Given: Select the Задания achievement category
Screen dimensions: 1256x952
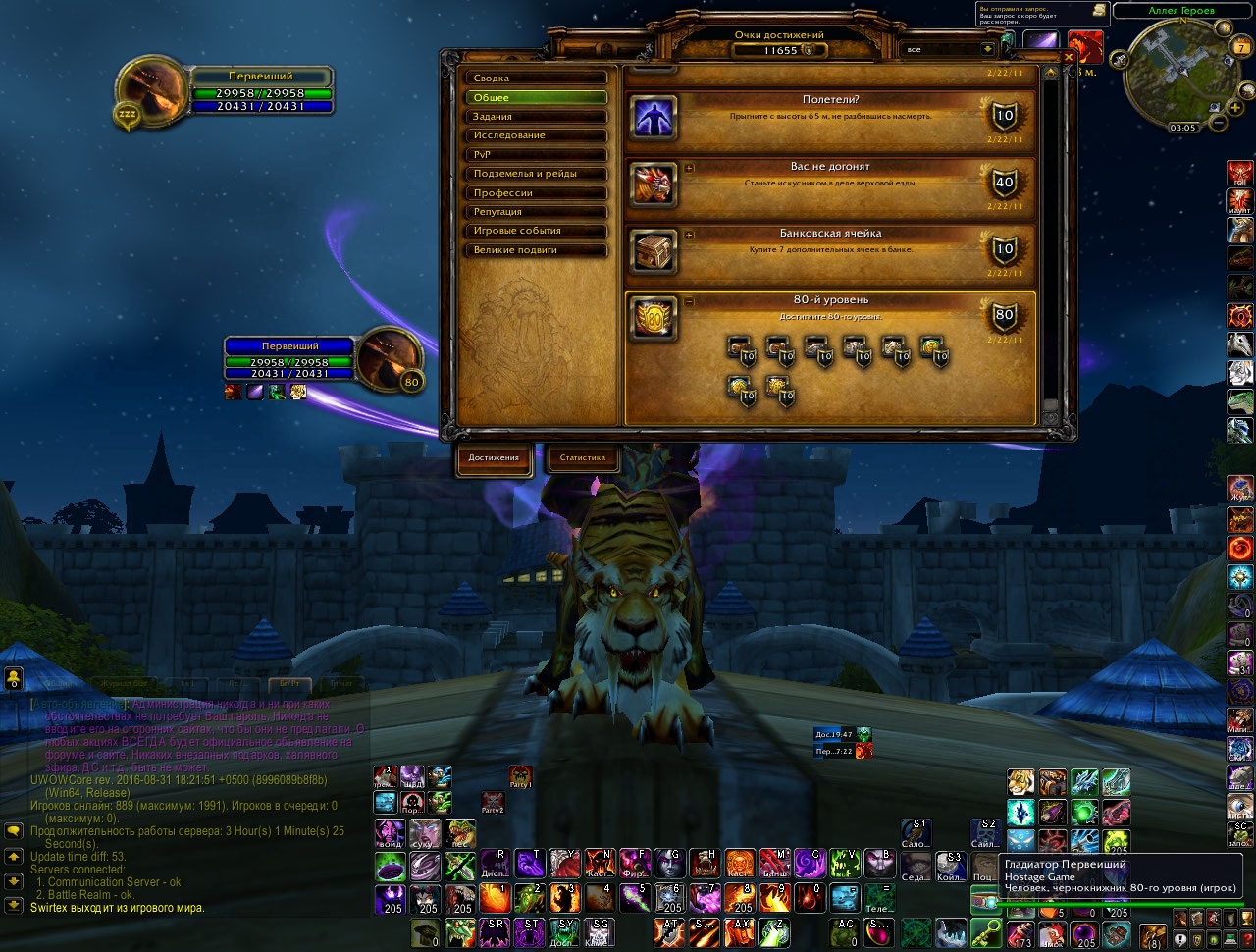Looking at the screenshot, I should [x=536, y=117].
